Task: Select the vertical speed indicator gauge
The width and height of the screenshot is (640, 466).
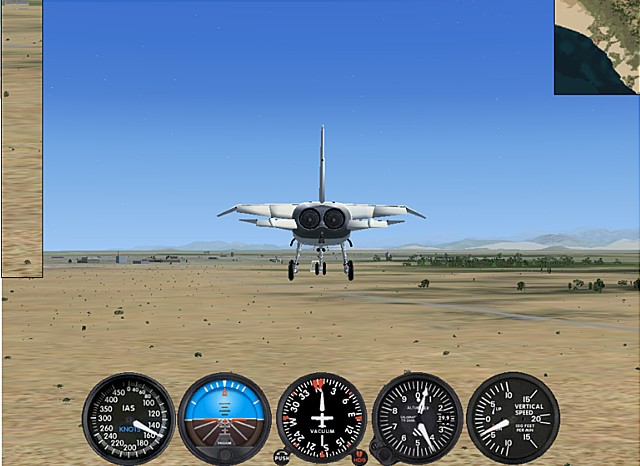Action: point(513,418)
